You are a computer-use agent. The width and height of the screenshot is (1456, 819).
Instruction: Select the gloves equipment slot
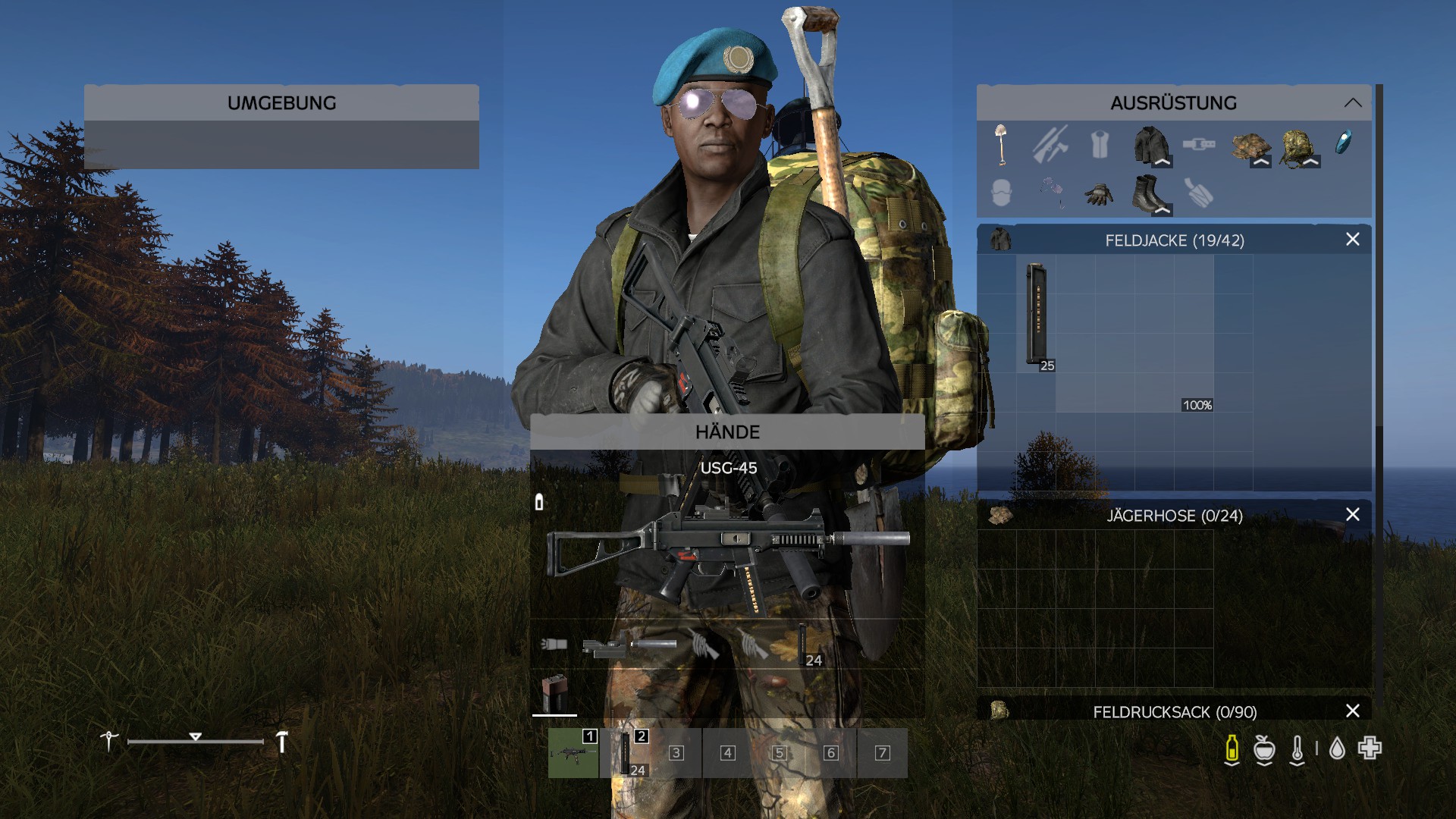[x=1099, y=194]
